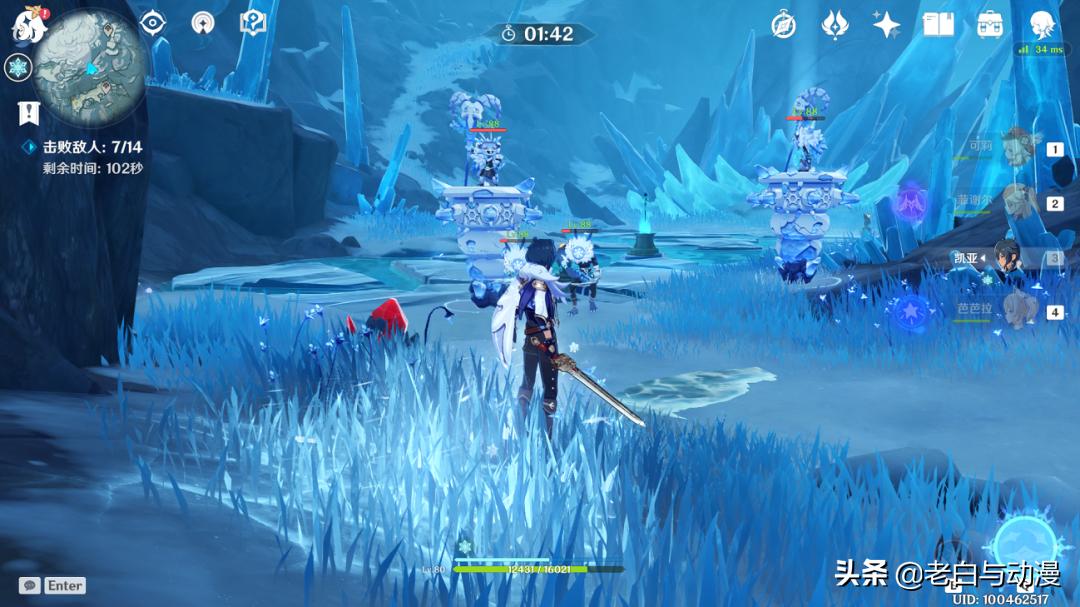
Task: Open the compass events icon
Action: tap(784, 26)
